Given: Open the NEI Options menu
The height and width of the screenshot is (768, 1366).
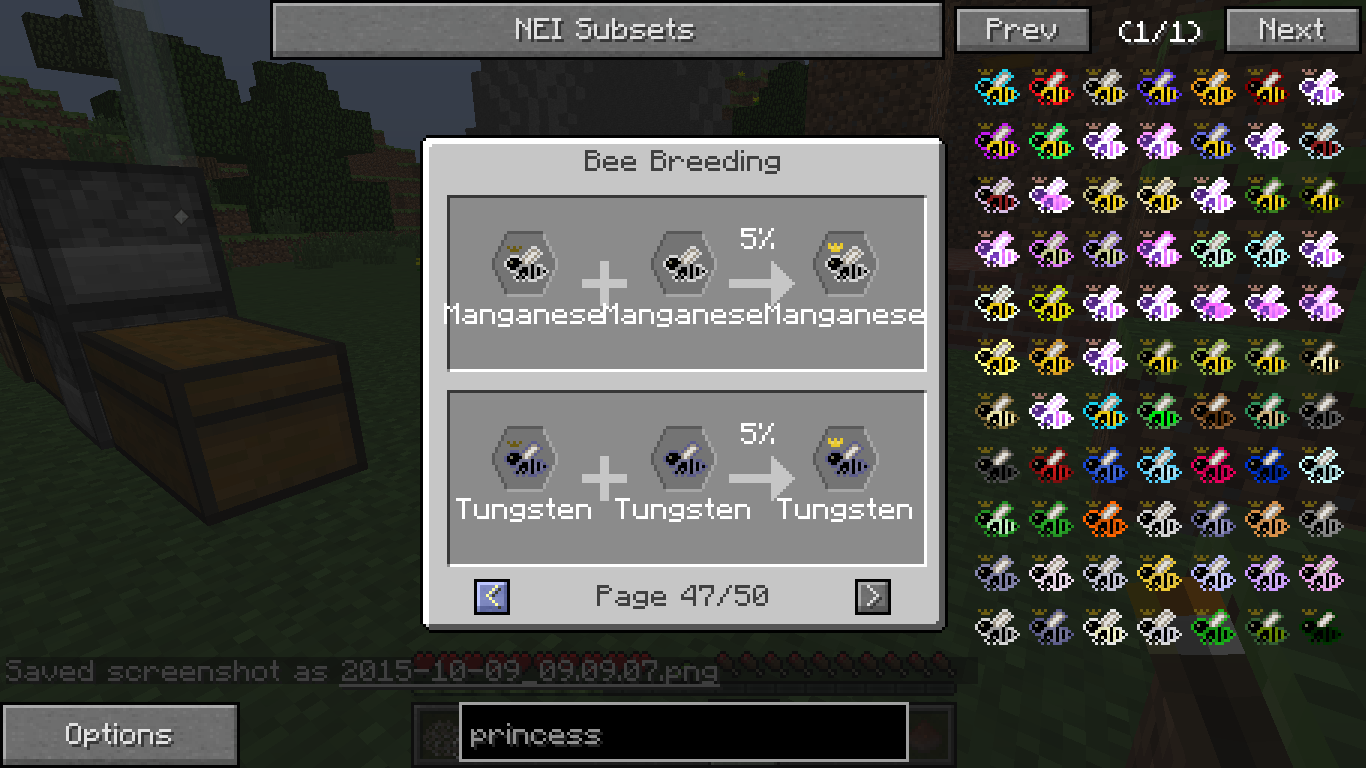Looking at the screenshot, I should pyautogui.click(x=119, y=735).
